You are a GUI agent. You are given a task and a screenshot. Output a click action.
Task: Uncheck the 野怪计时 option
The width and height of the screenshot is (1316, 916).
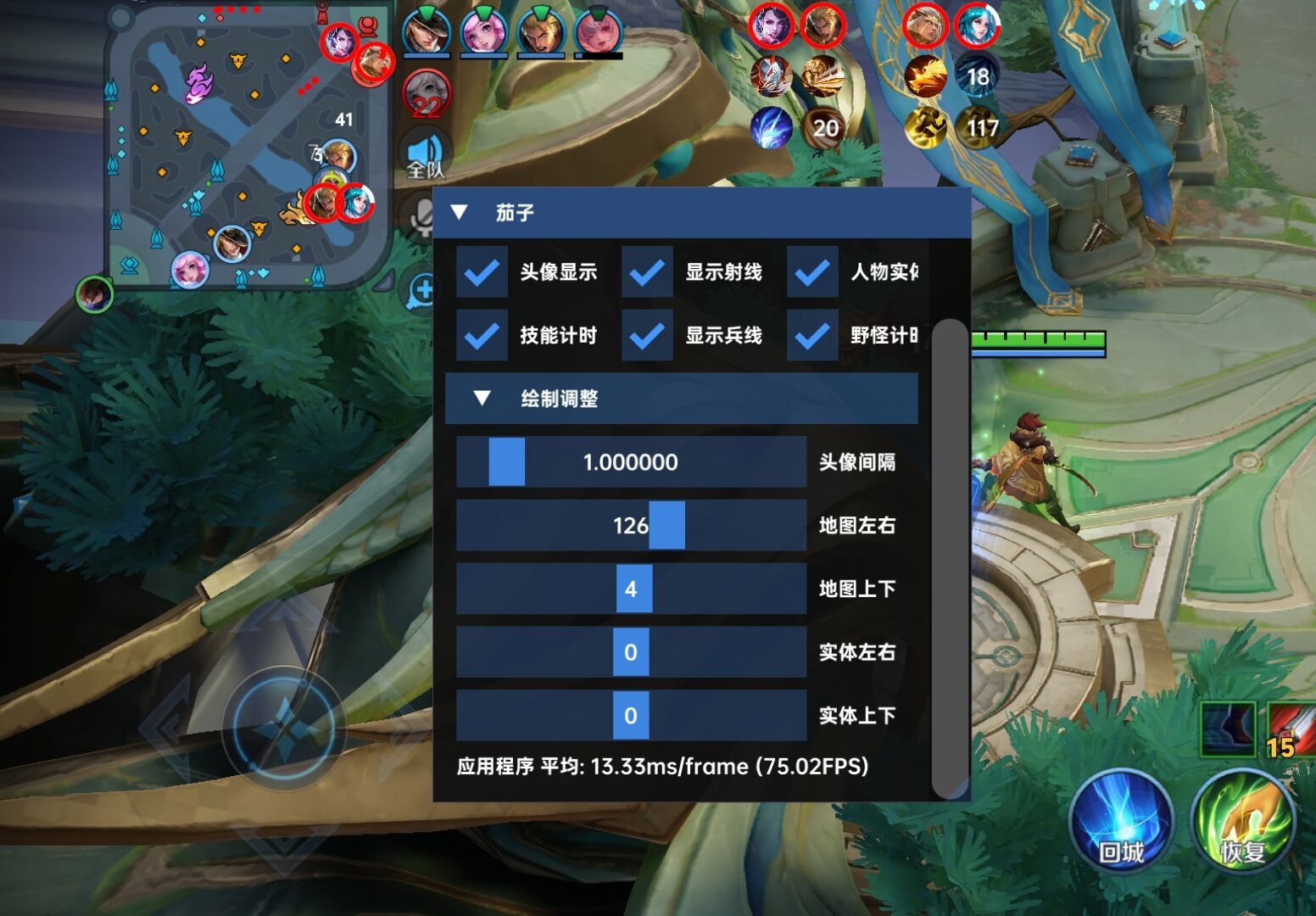point(812,336)
